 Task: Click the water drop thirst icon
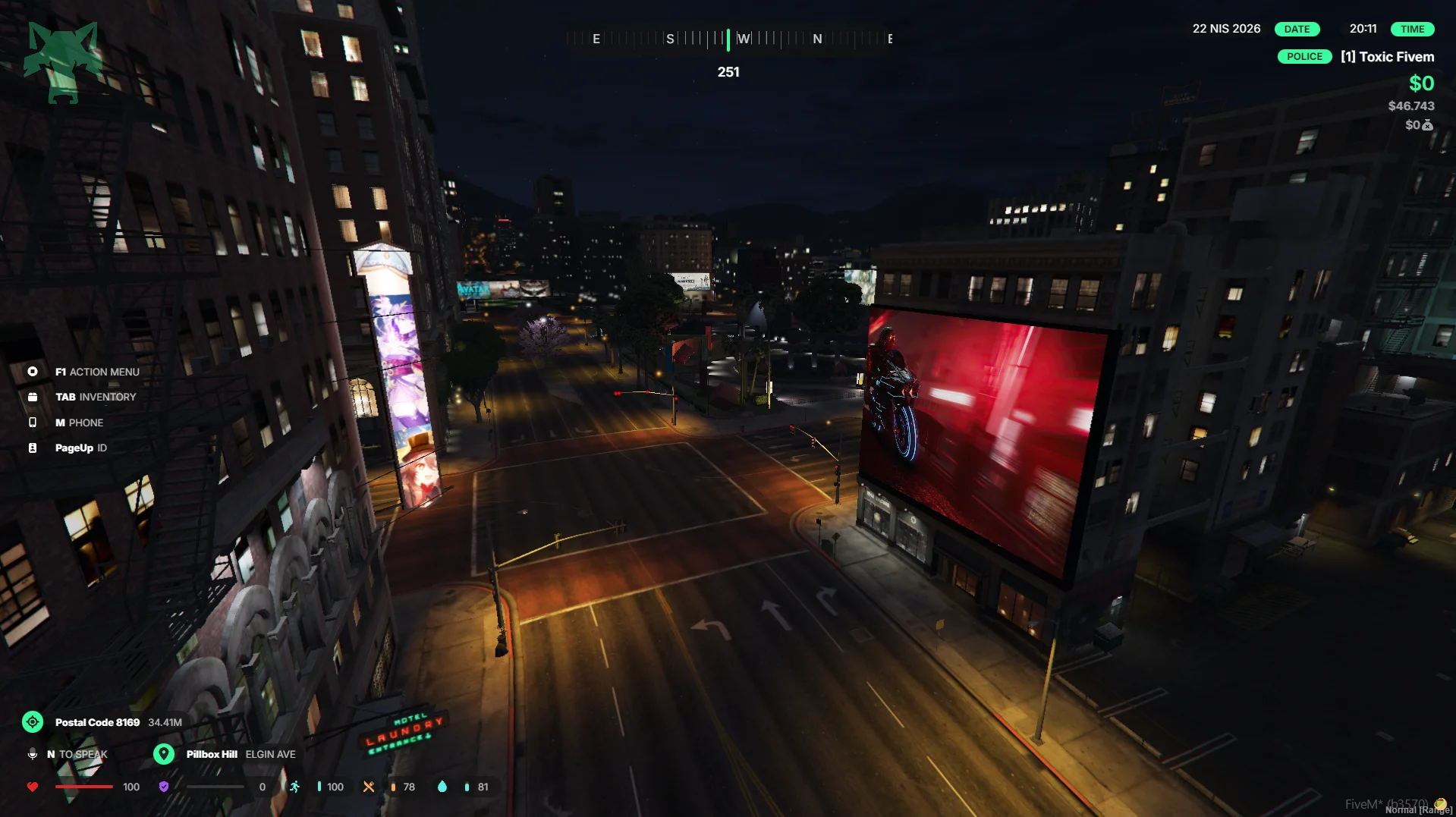[x=442, y=787]
